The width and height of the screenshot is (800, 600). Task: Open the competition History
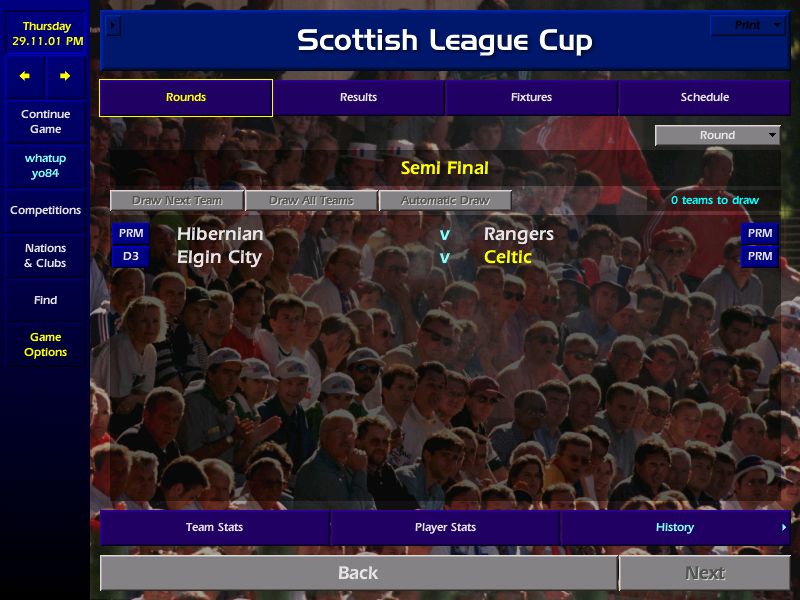click(675, 527)
